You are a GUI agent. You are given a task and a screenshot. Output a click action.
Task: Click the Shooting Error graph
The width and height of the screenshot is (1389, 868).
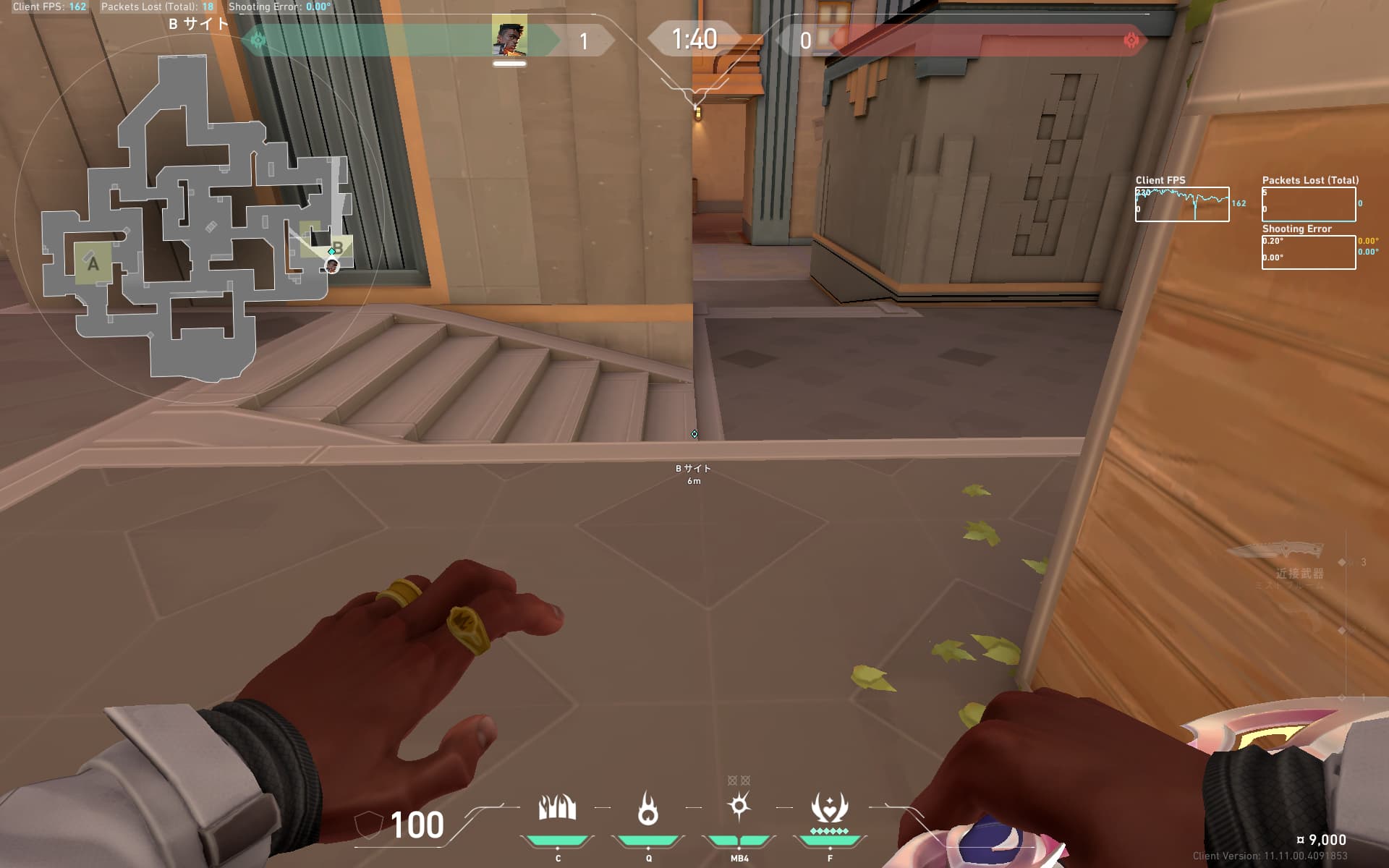(1308, 252)
